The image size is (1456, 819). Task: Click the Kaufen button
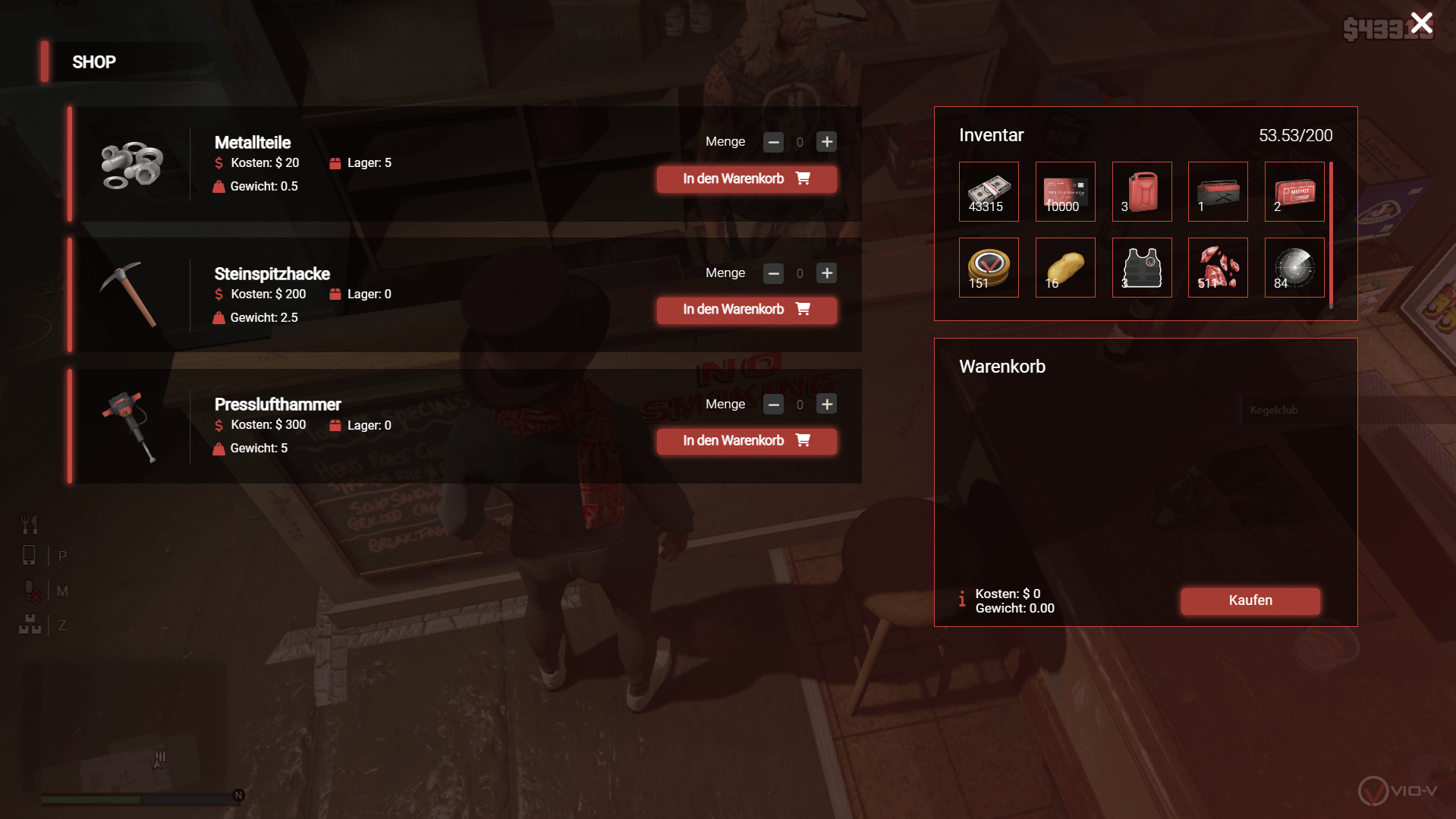1250,600
